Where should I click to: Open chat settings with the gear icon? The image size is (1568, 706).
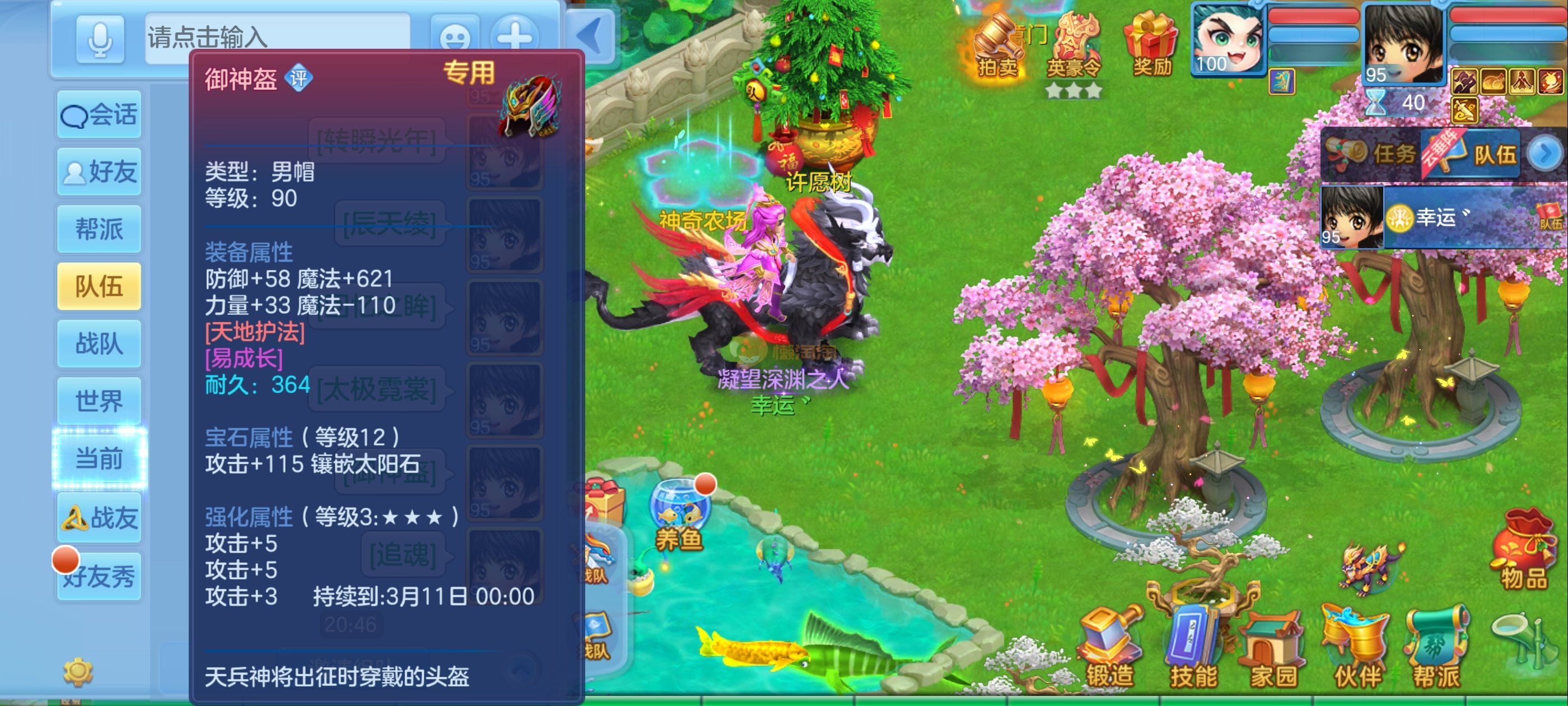click(78, 672)
